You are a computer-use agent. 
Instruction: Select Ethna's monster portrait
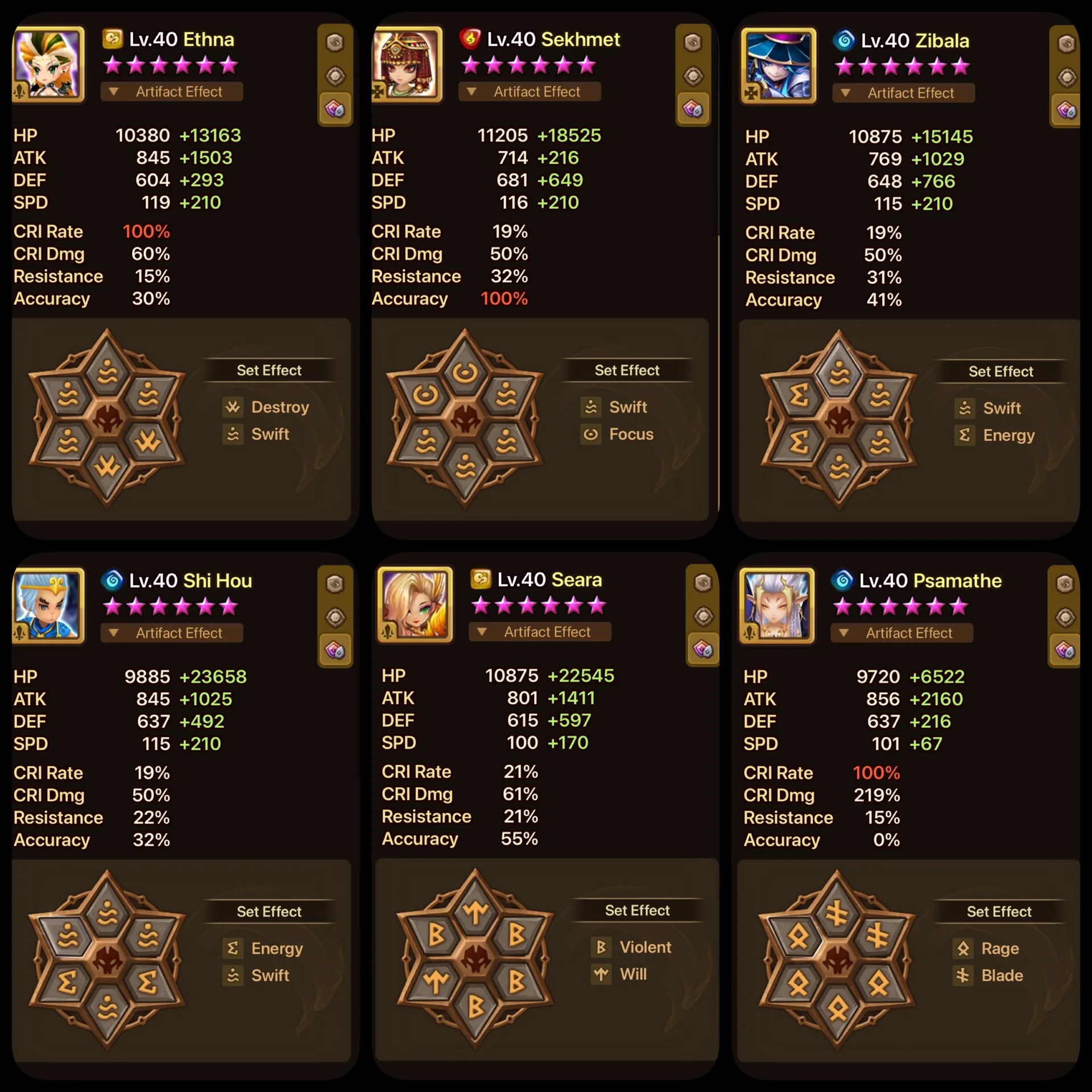(x=49, y=64)
